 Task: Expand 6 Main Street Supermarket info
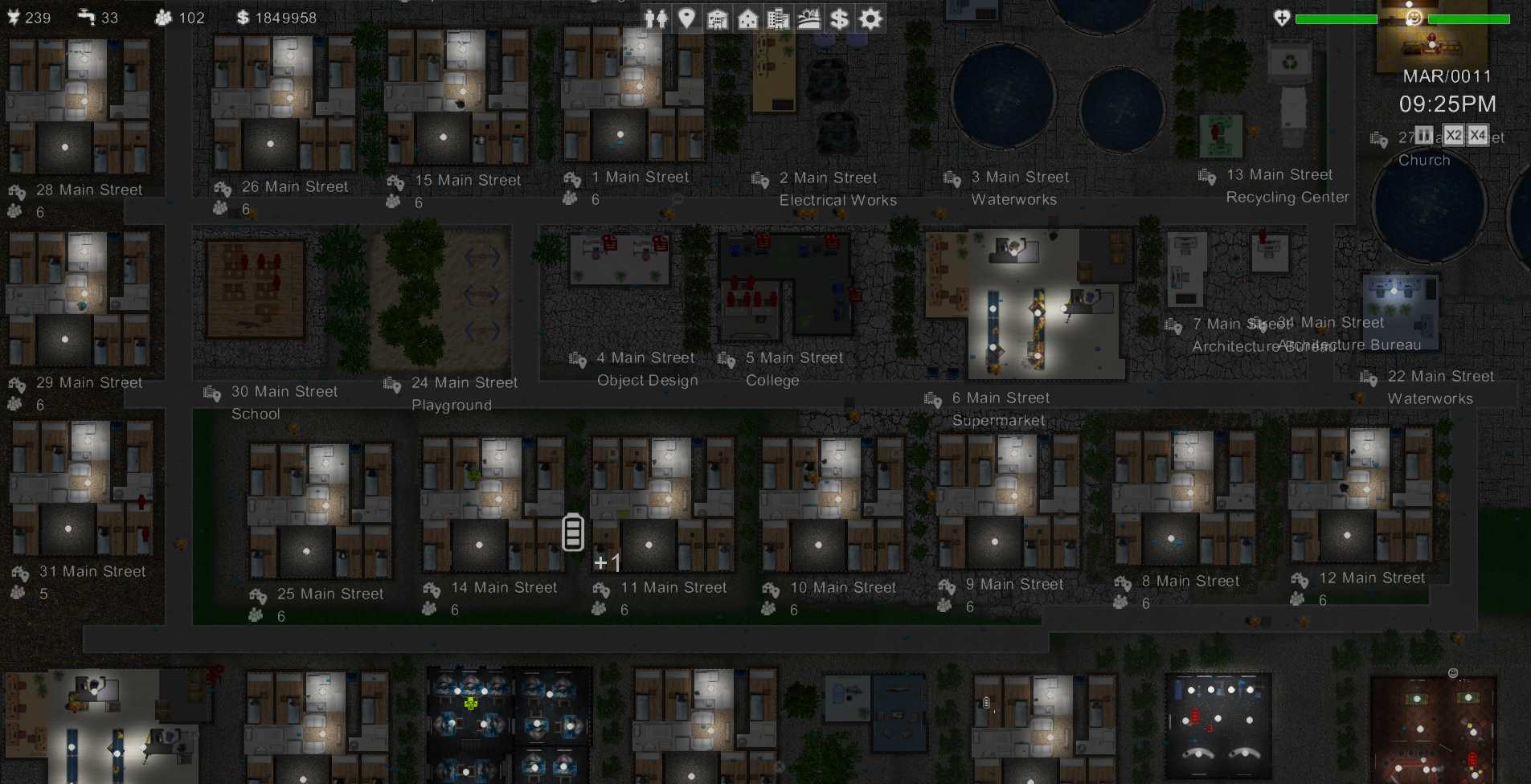(933, 399)
